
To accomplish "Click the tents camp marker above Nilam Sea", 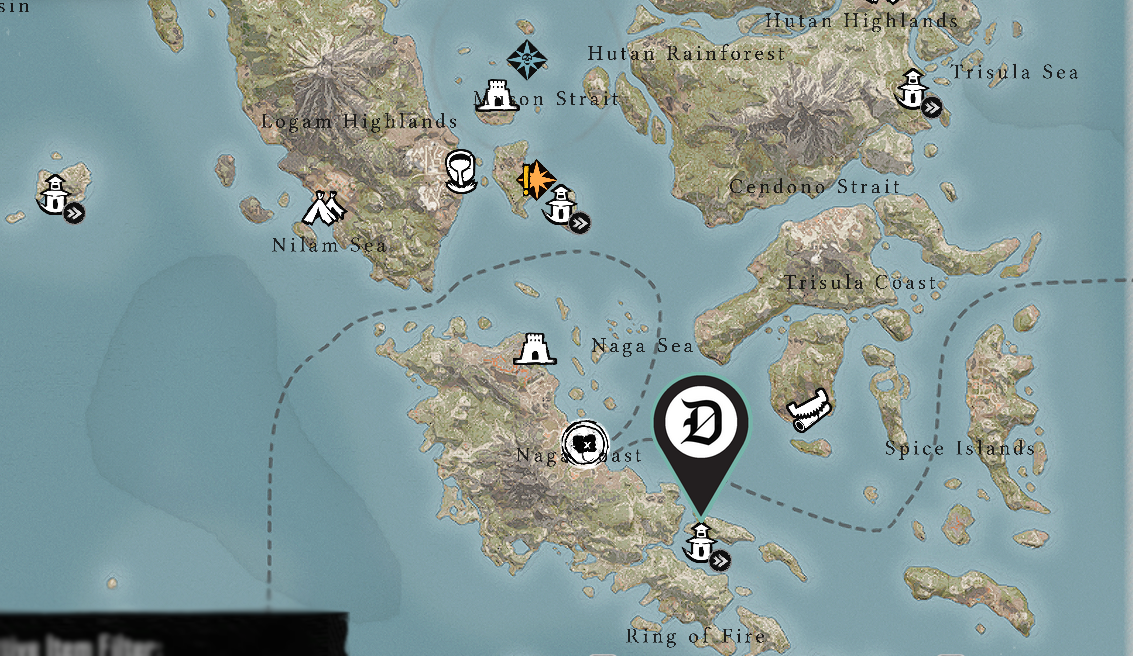I will [324, 207].
